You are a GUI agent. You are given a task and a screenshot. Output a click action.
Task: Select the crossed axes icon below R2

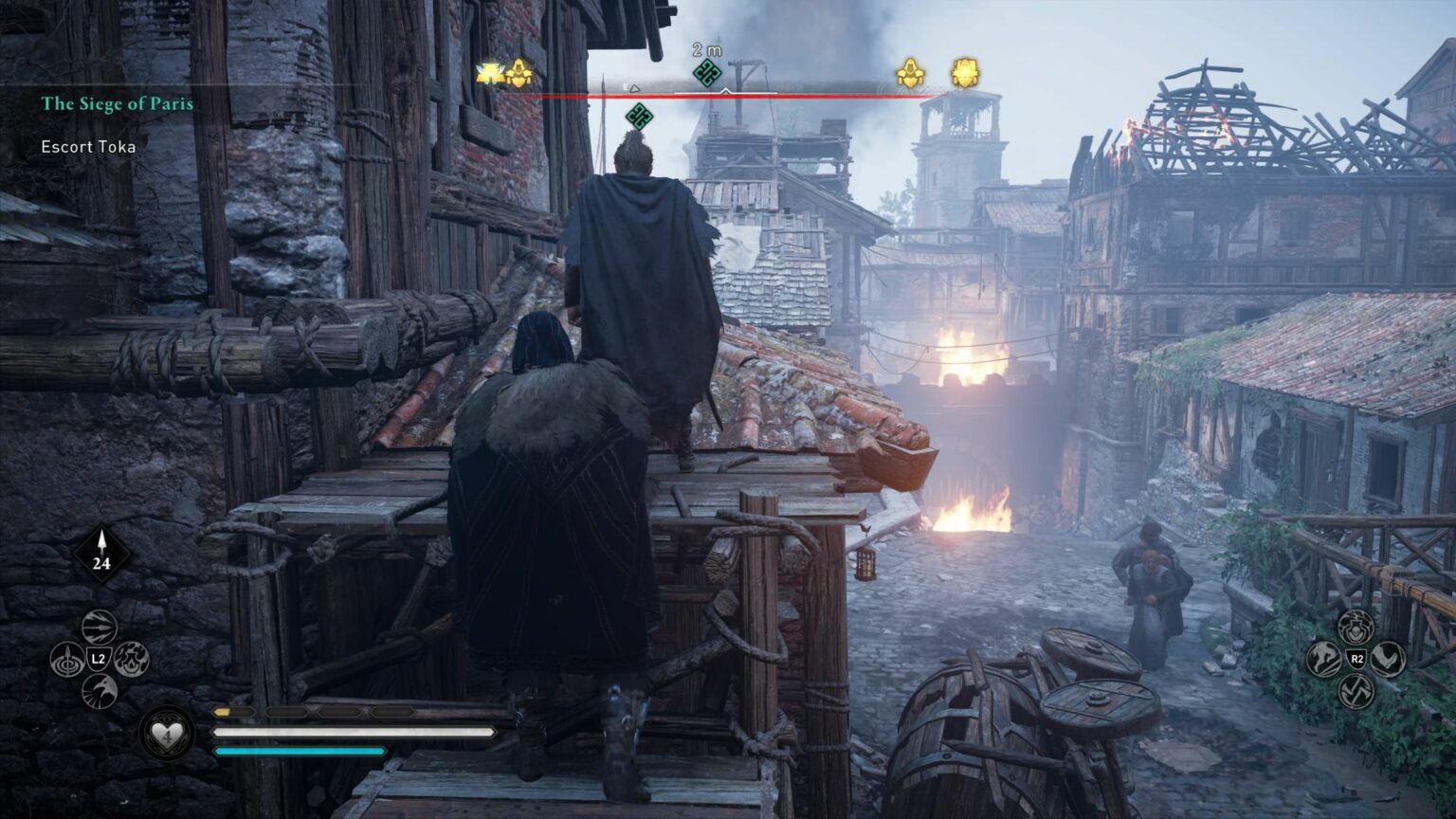(x=1356, y=689)
